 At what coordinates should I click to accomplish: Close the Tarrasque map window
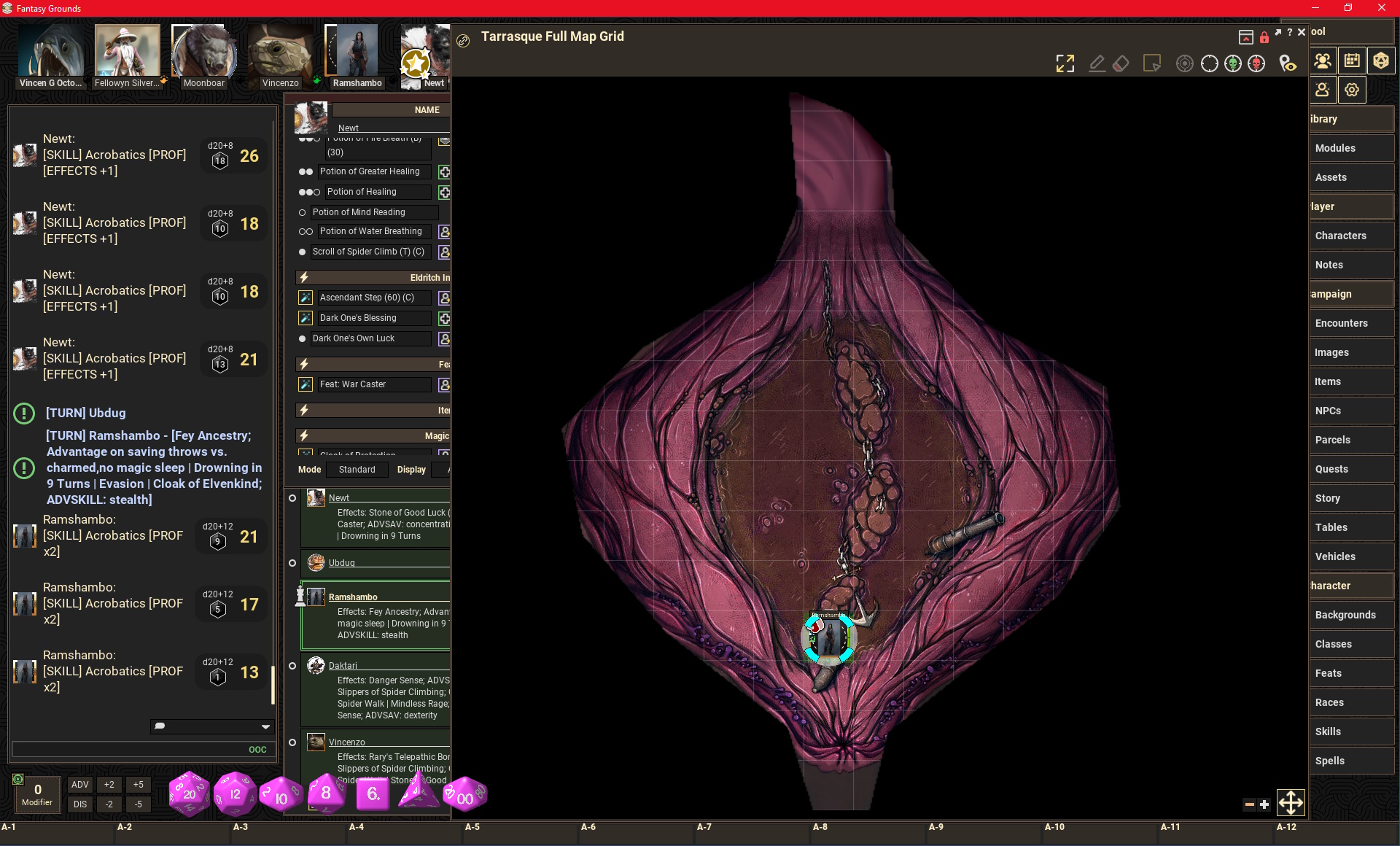point(1302,32)
